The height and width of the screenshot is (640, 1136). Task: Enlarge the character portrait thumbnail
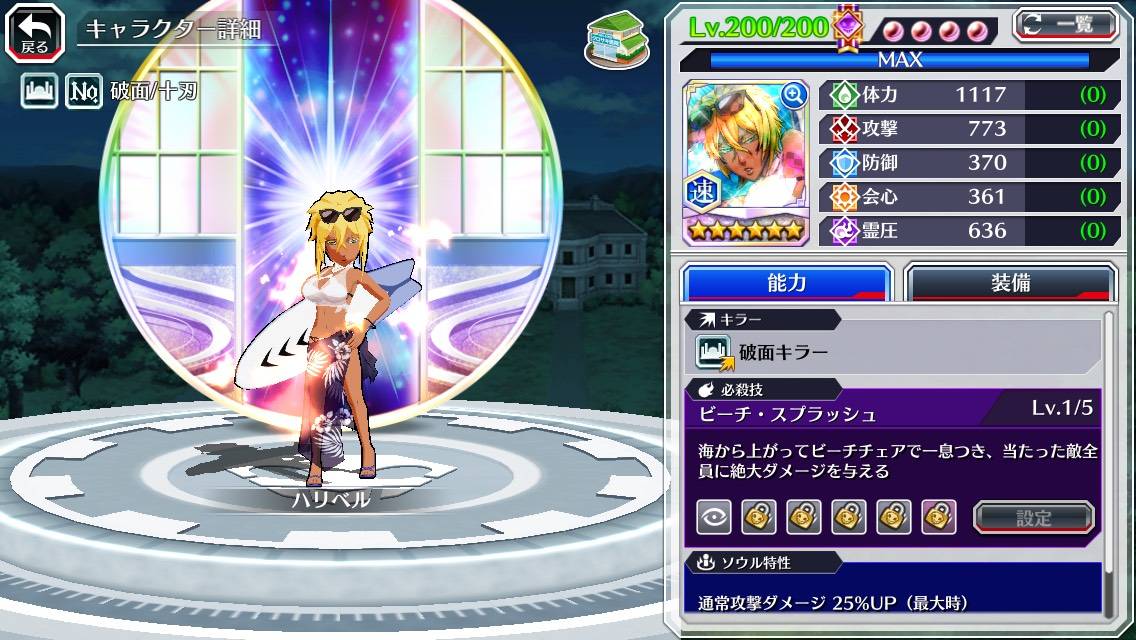coord(794,95)
